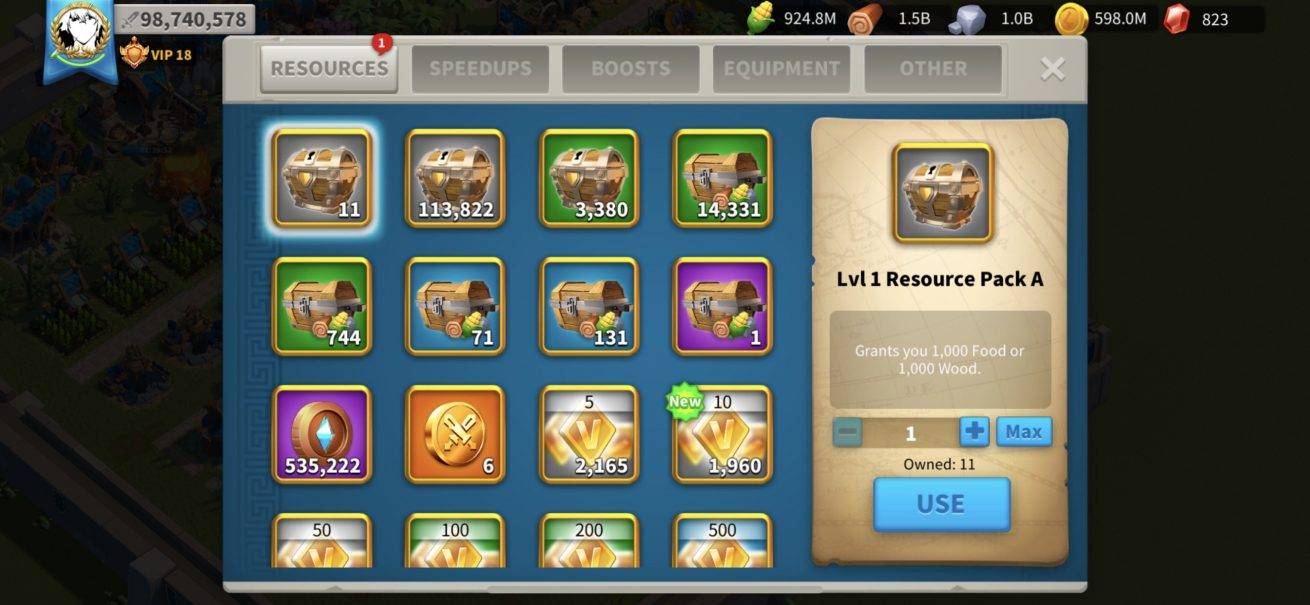Select the chest with 113,822 count
This screenshot has height=605, width=1310.
point(455,178)
